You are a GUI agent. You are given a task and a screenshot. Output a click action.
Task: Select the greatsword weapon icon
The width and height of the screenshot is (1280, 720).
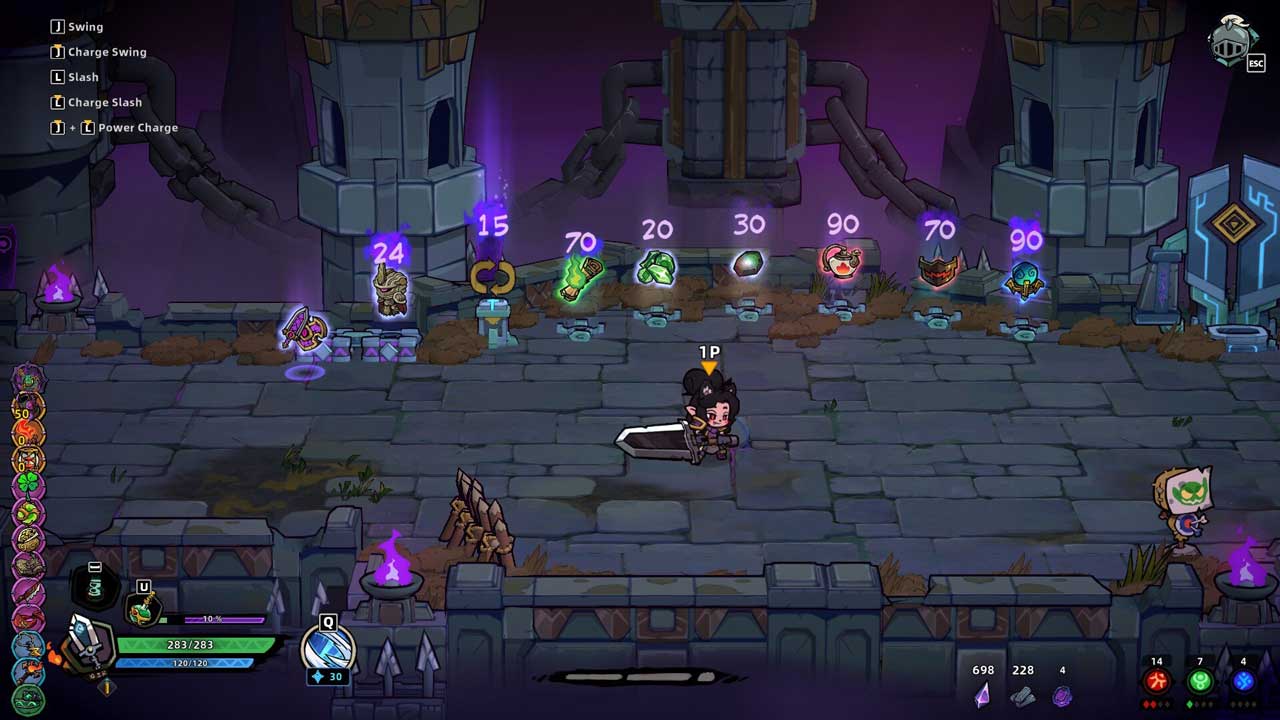point(88,648)
